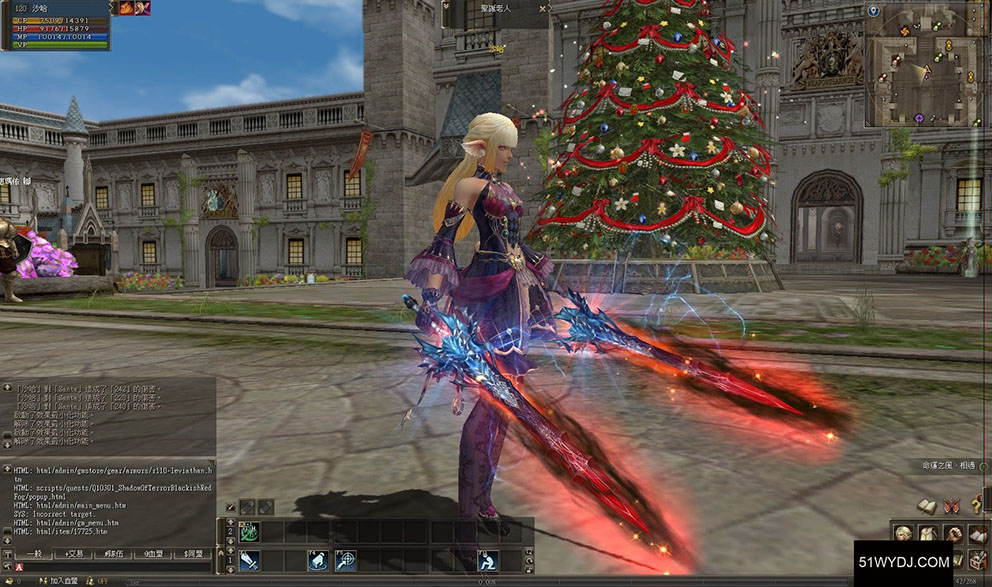The width and height of the screenshot is (992, 587).
Task: Switch to the #隊伍 party chat tab
Action: tap(113, 553)
